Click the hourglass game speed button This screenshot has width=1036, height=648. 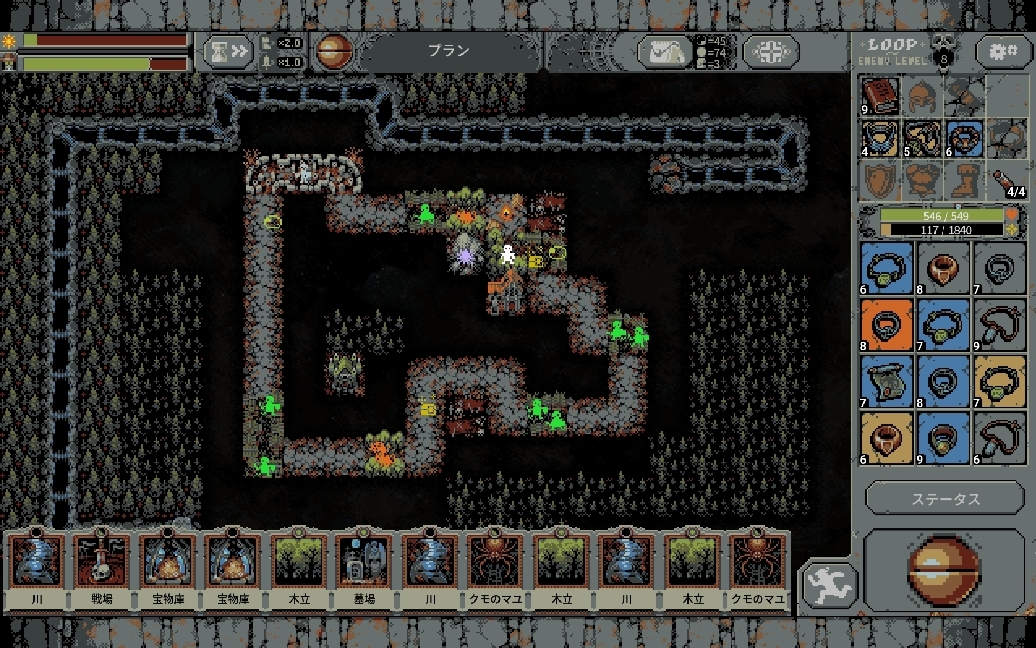pos(228,51)
